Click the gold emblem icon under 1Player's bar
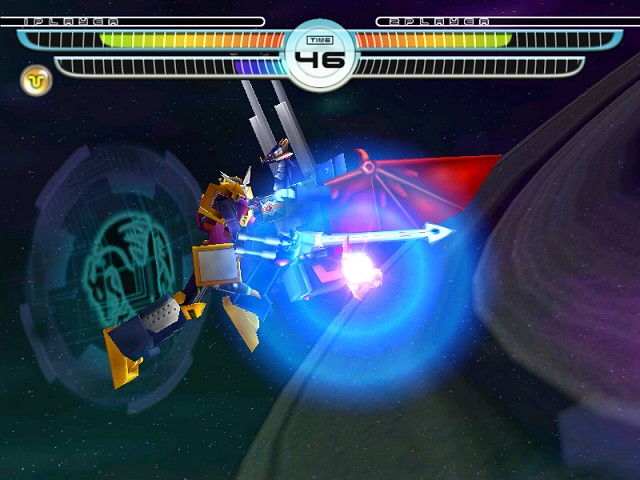 pos(37,79)
